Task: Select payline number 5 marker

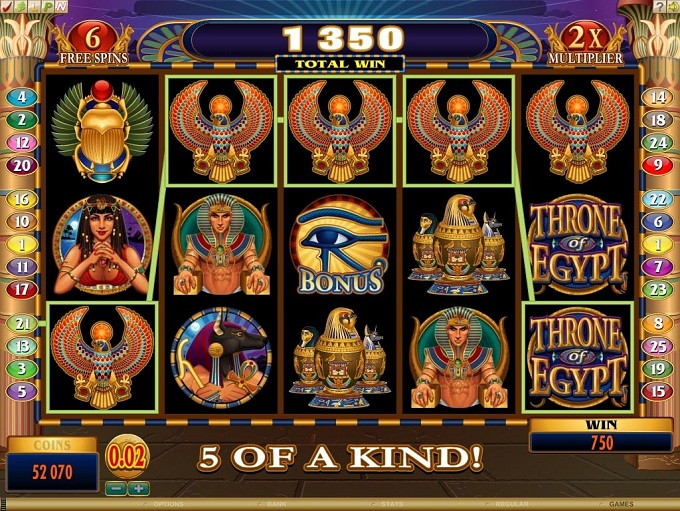Action: click(x=21, y=391)
